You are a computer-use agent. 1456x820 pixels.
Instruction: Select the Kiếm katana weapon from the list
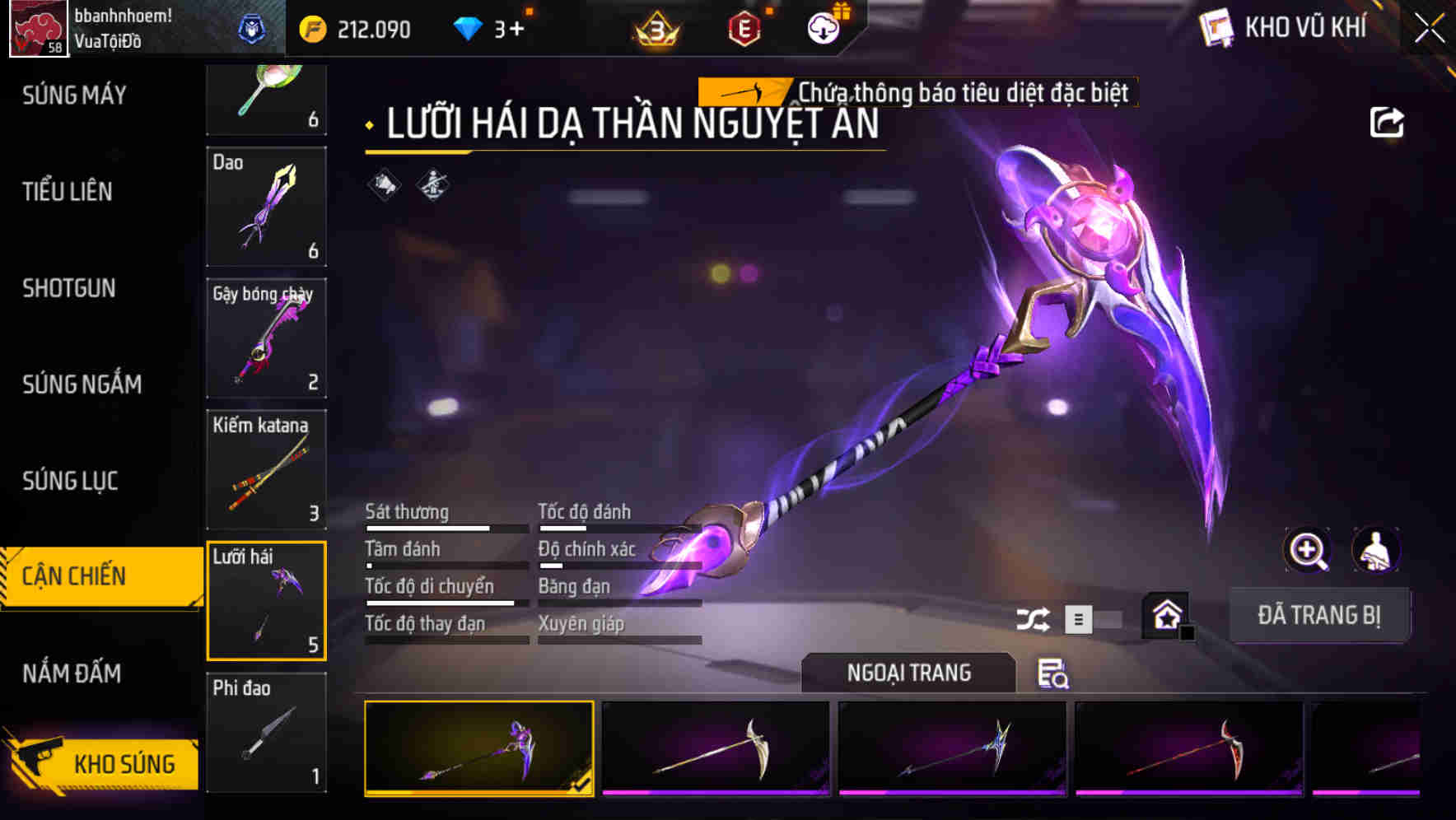point(266,469)
